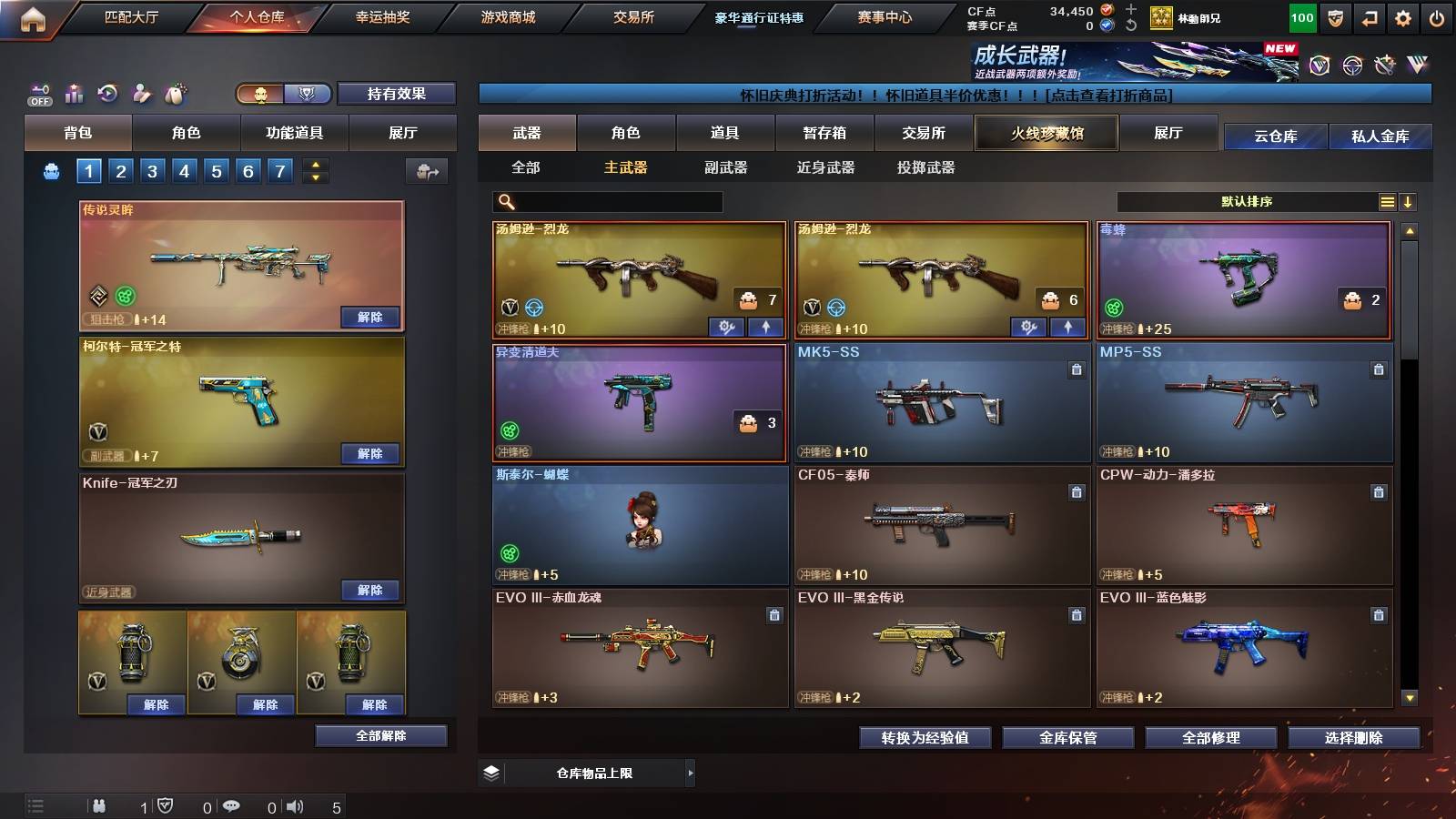The image size is (1456, 819).
Task: Switch to the 火线珍藏馆 tab
Action: [x=1046, y=133]
